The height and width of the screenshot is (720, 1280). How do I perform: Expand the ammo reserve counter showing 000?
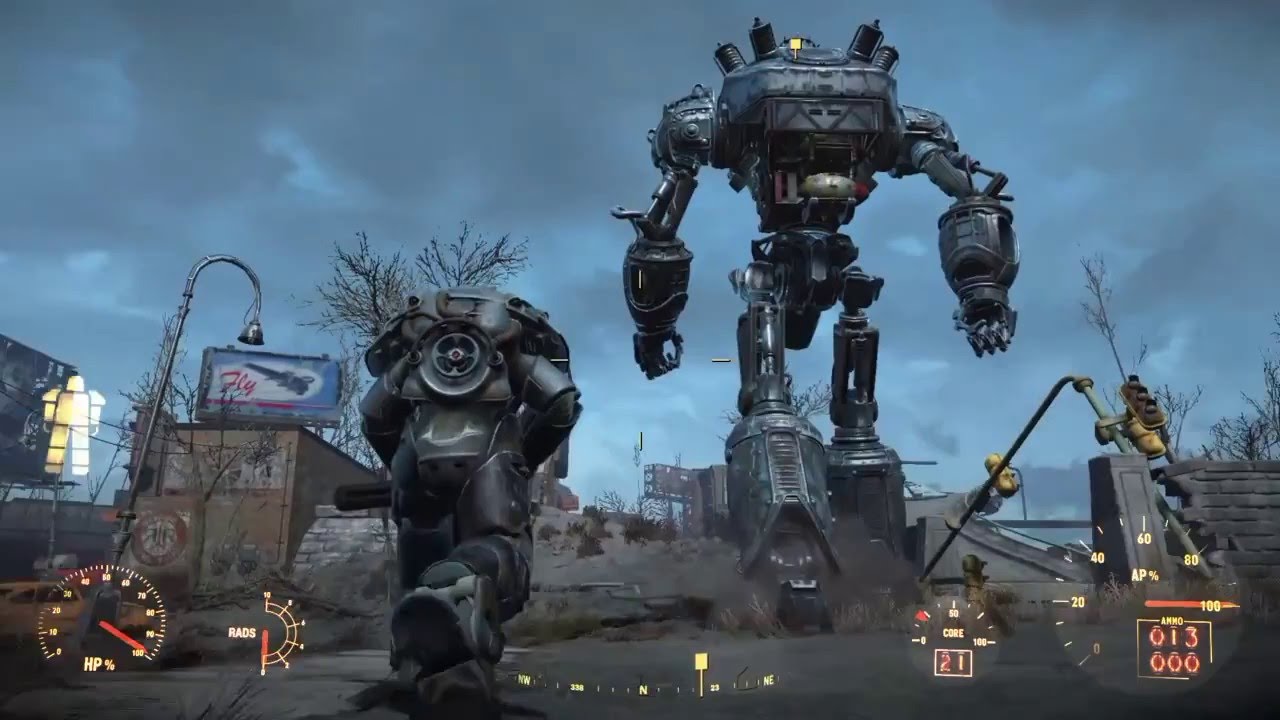click(1172, 663)
